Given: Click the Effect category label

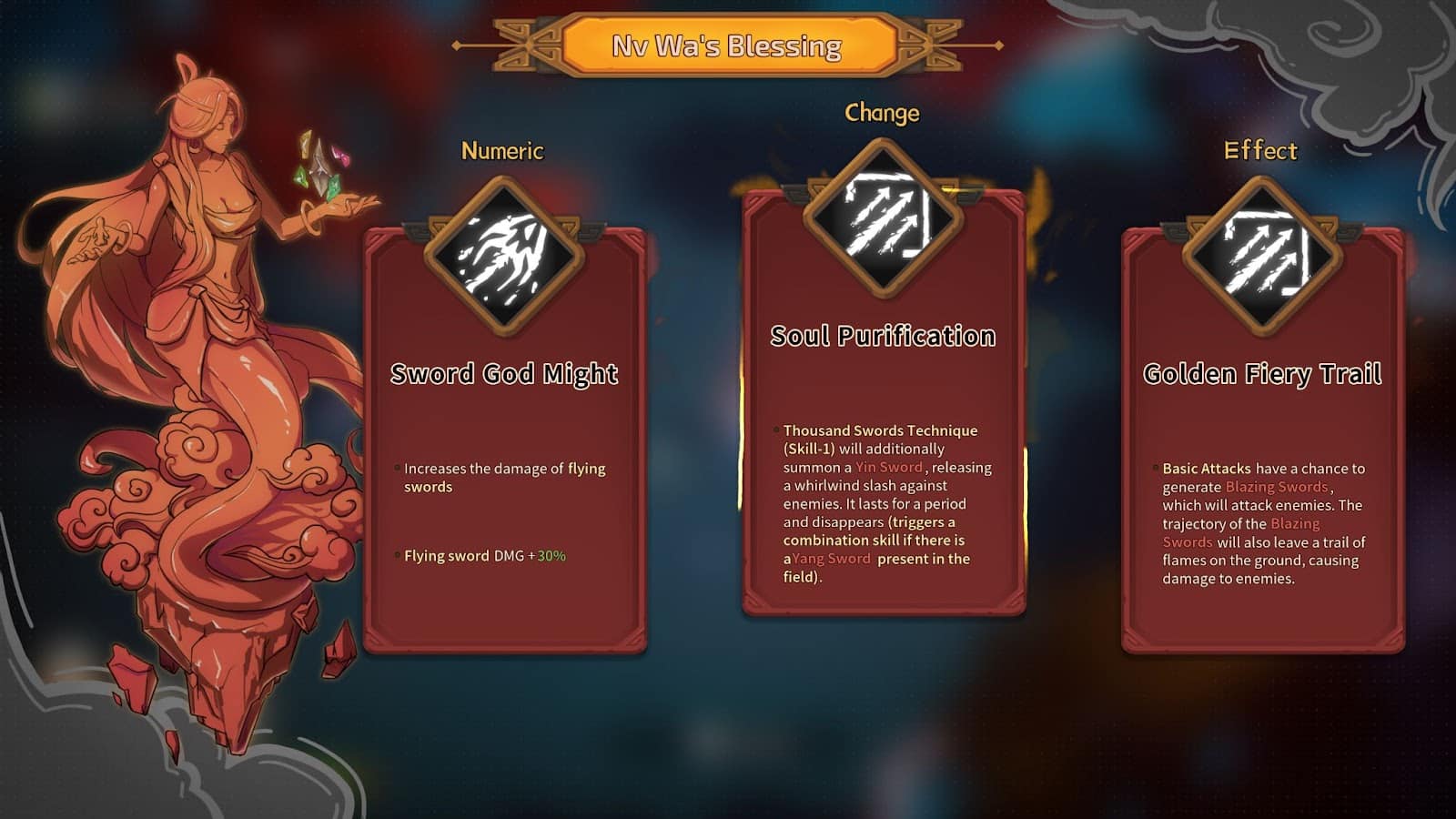Looking at the screenshot, I should [1261, 151].
